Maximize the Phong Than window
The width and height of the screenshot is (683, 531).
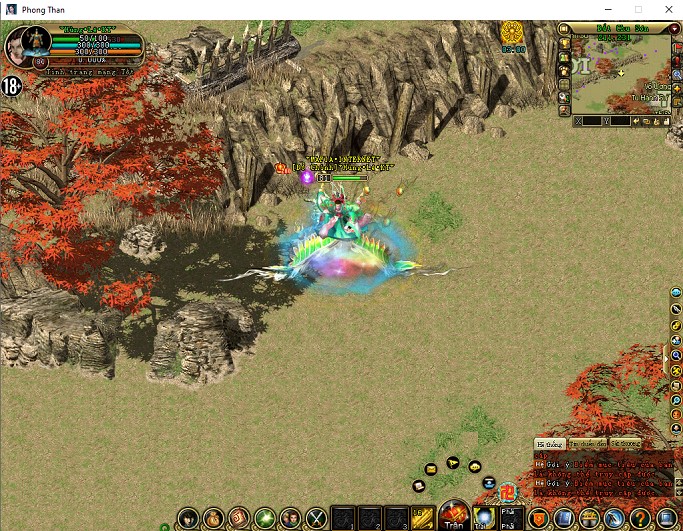point(637,9)
